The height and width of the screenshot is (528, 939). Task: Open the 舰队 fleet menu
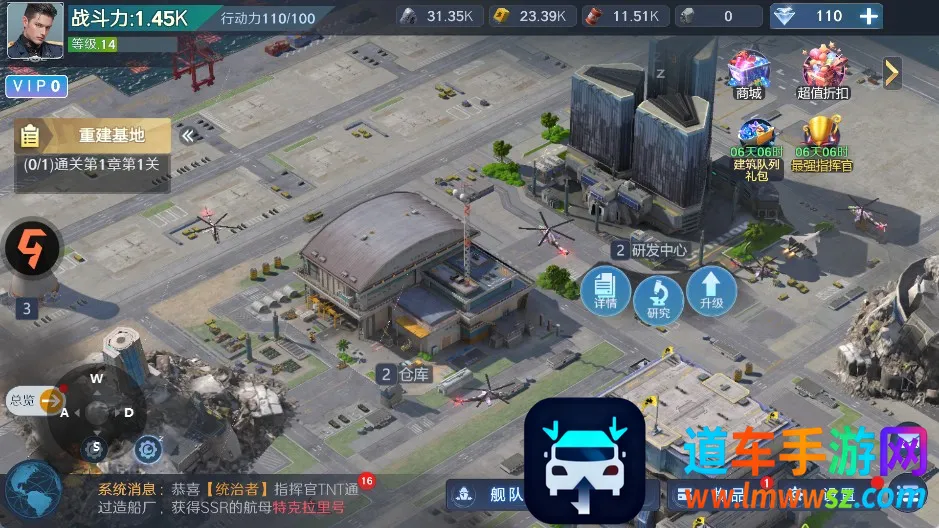[x=489, y=493]
